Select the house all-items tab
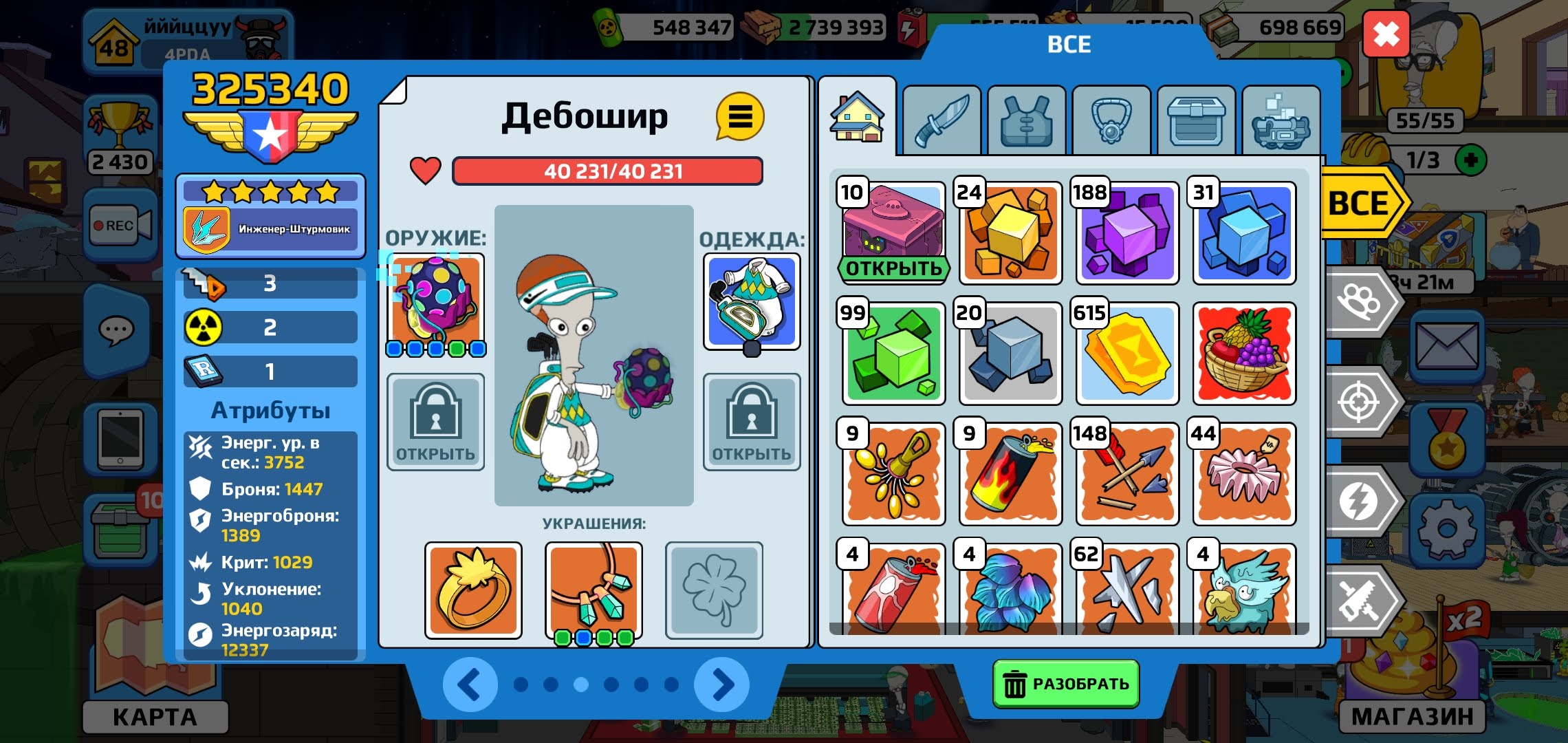Screen dimensions: 1568x743 pos(857,118)
